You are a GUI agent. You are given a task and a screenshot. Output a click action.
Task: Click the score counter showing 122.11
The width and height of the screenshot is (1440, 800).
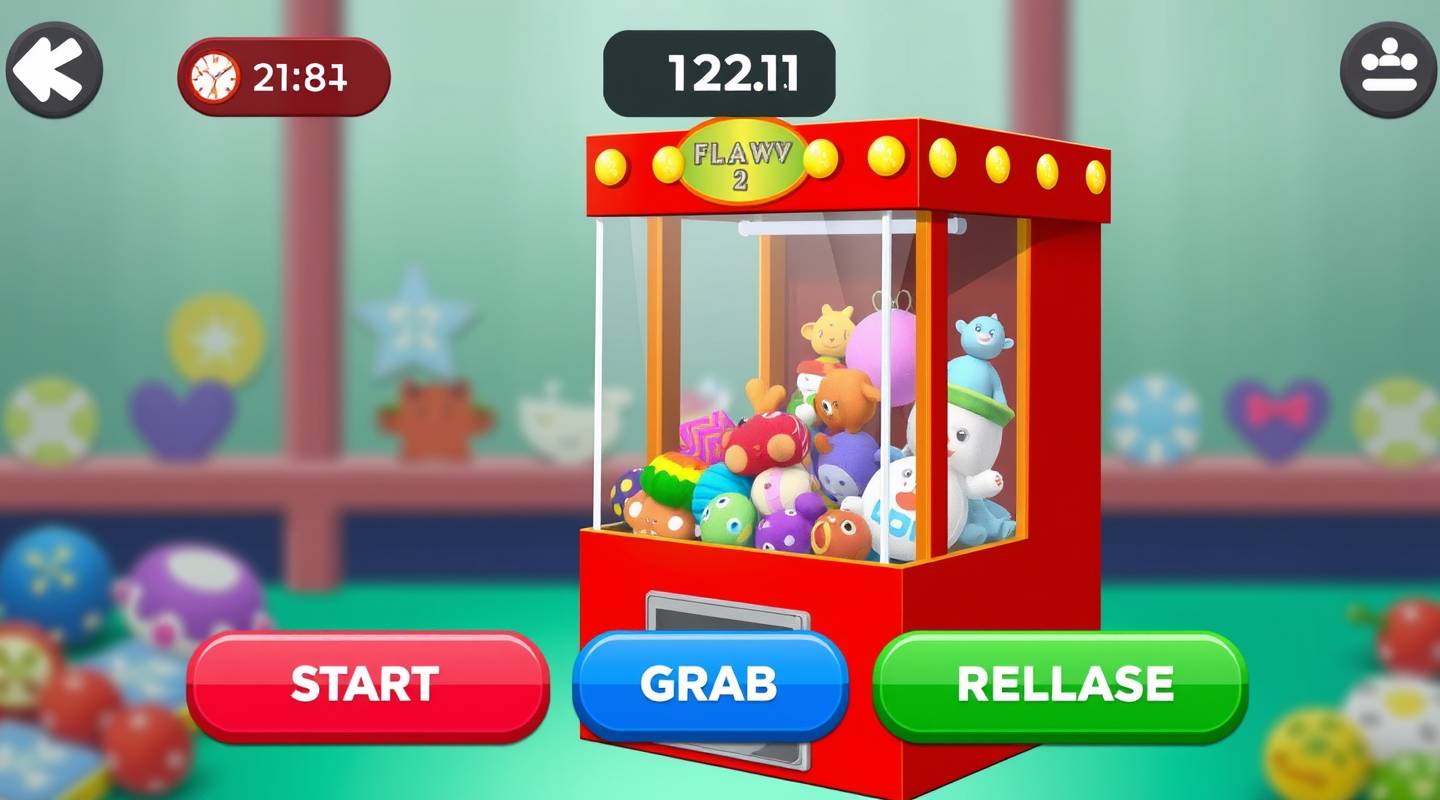coord(719,71)
